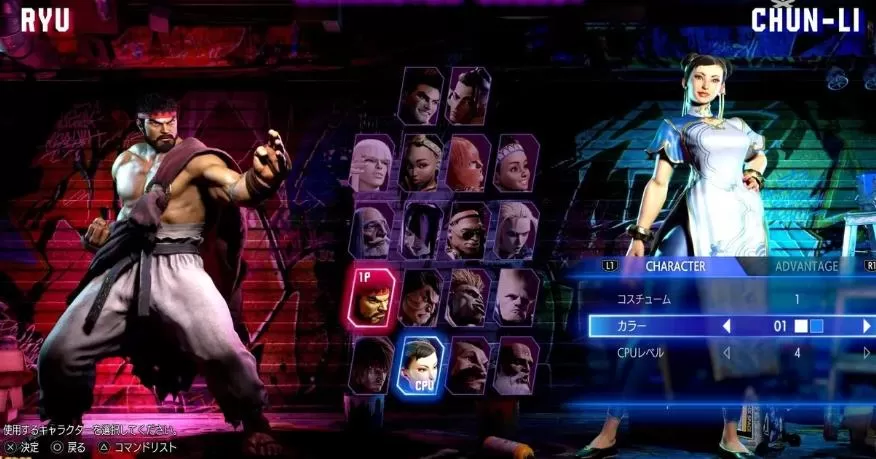Select Chun-Li's portrait marked CPU
This screenshot has width=876, height=459.
421,365
